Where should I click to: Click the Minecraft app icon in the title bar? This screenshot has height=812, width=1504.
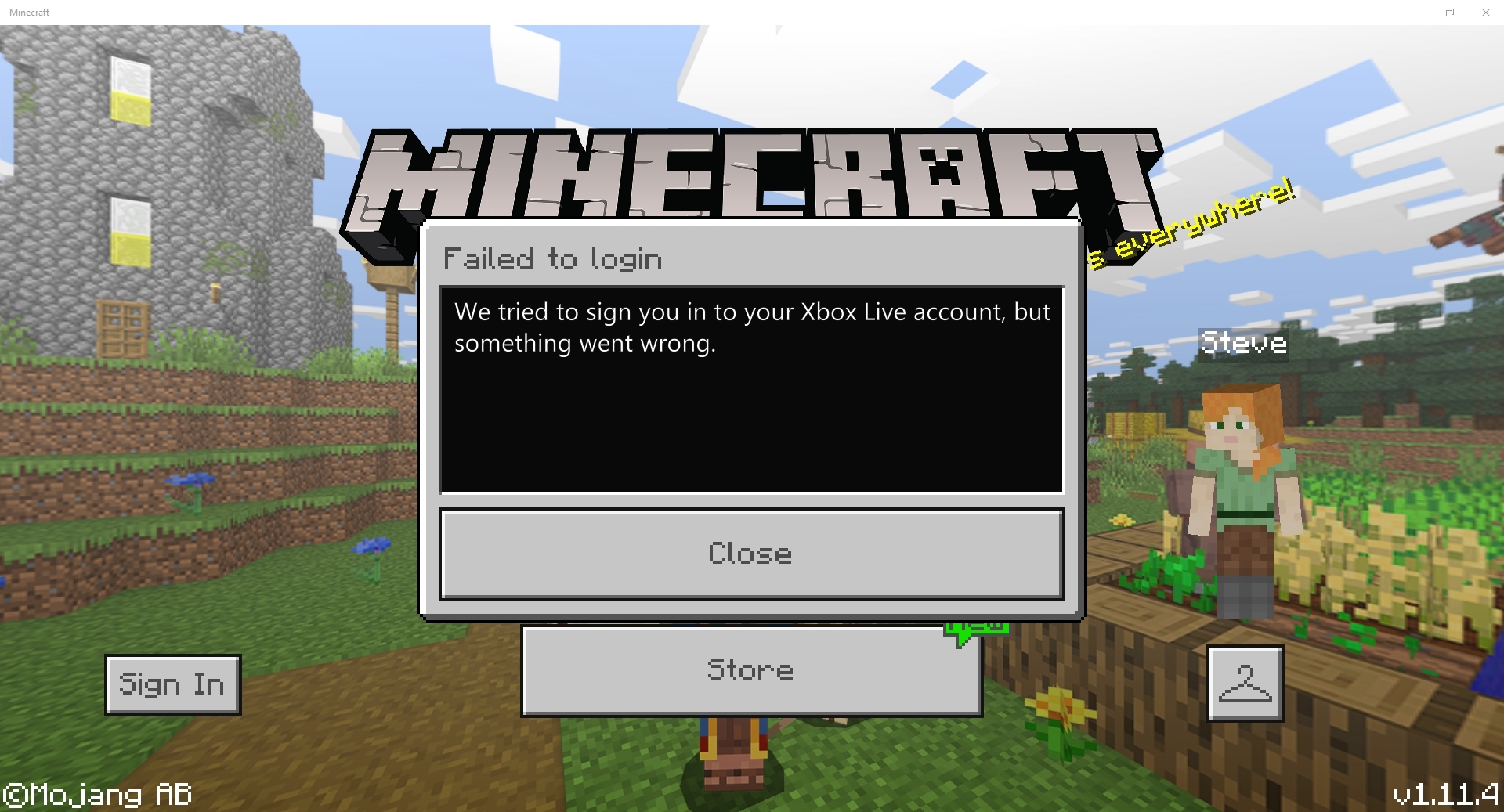tap(8, 12)
